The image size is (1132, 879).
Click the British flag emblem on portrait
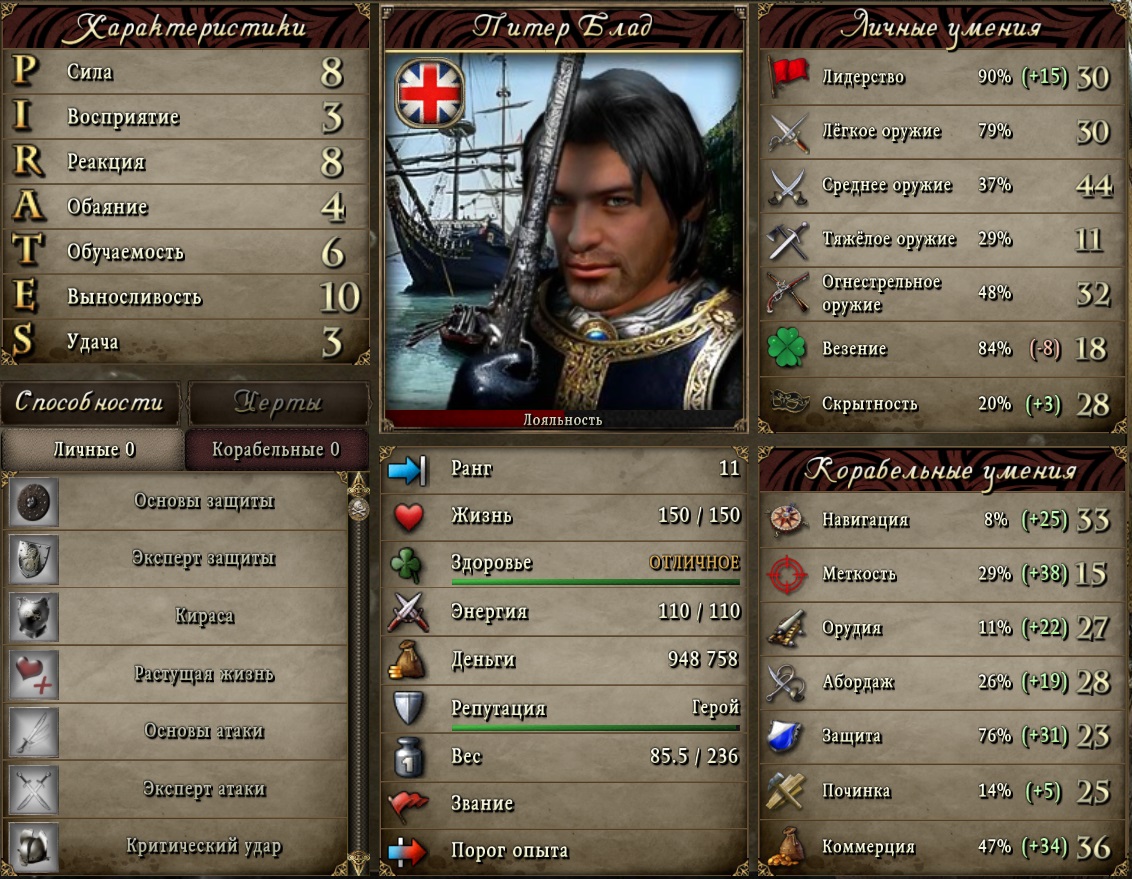tap(430, 92)
